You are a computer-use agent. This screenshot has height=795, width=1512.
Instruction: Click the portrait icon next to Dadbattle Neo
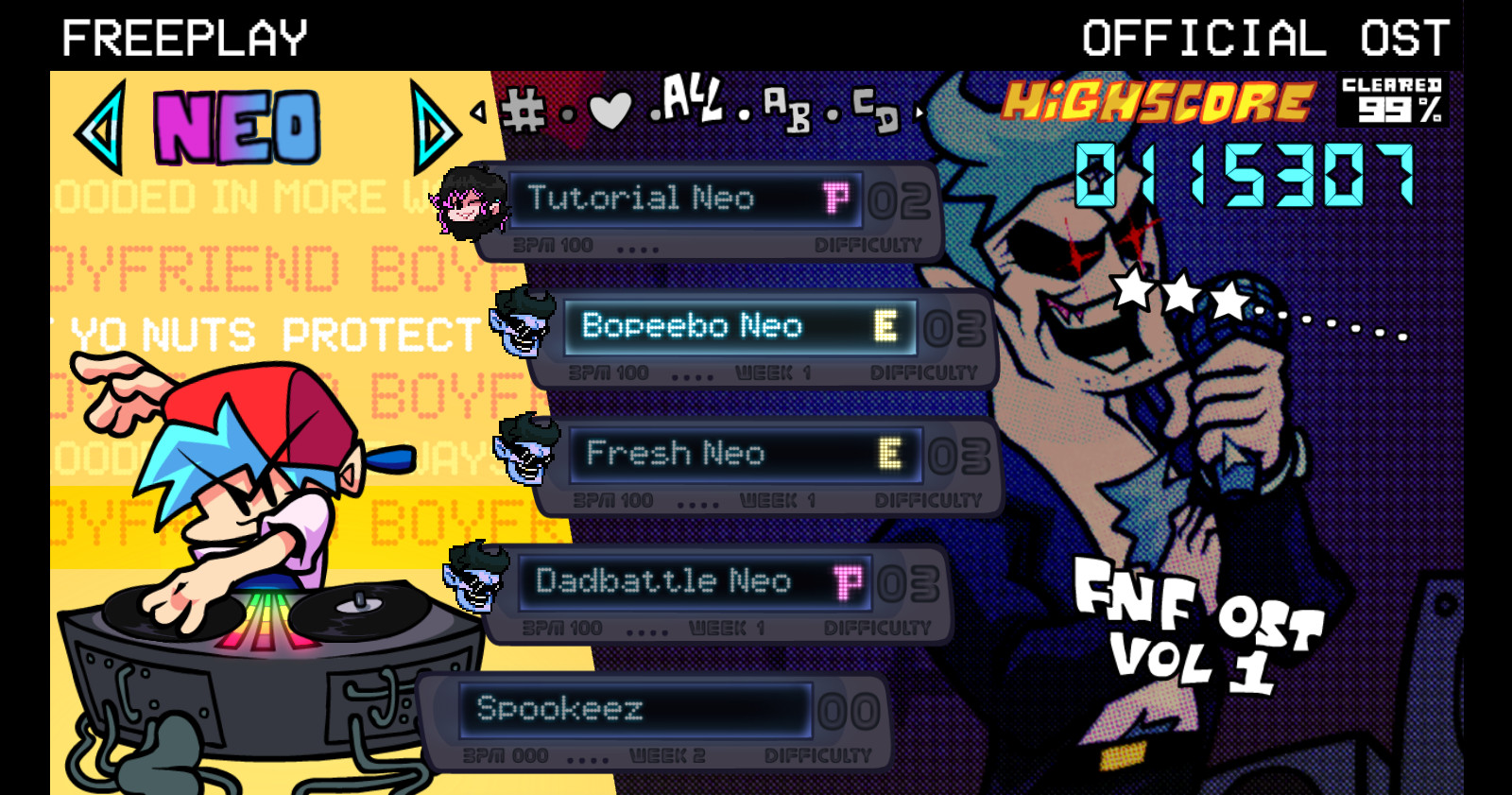click(472, 580)
